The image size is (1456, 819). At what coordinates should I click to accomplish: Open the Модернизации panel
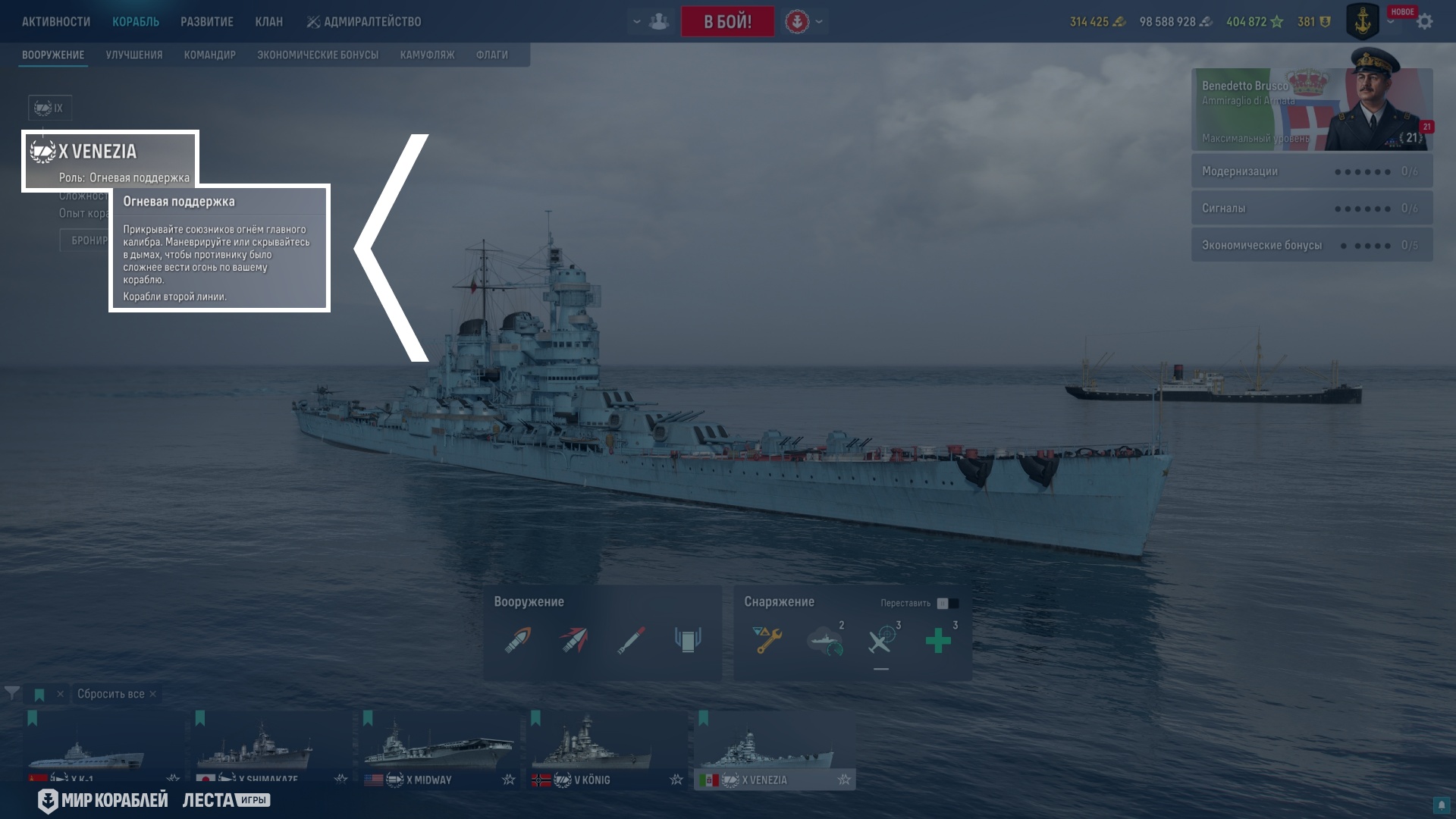tap(1311, 171)
